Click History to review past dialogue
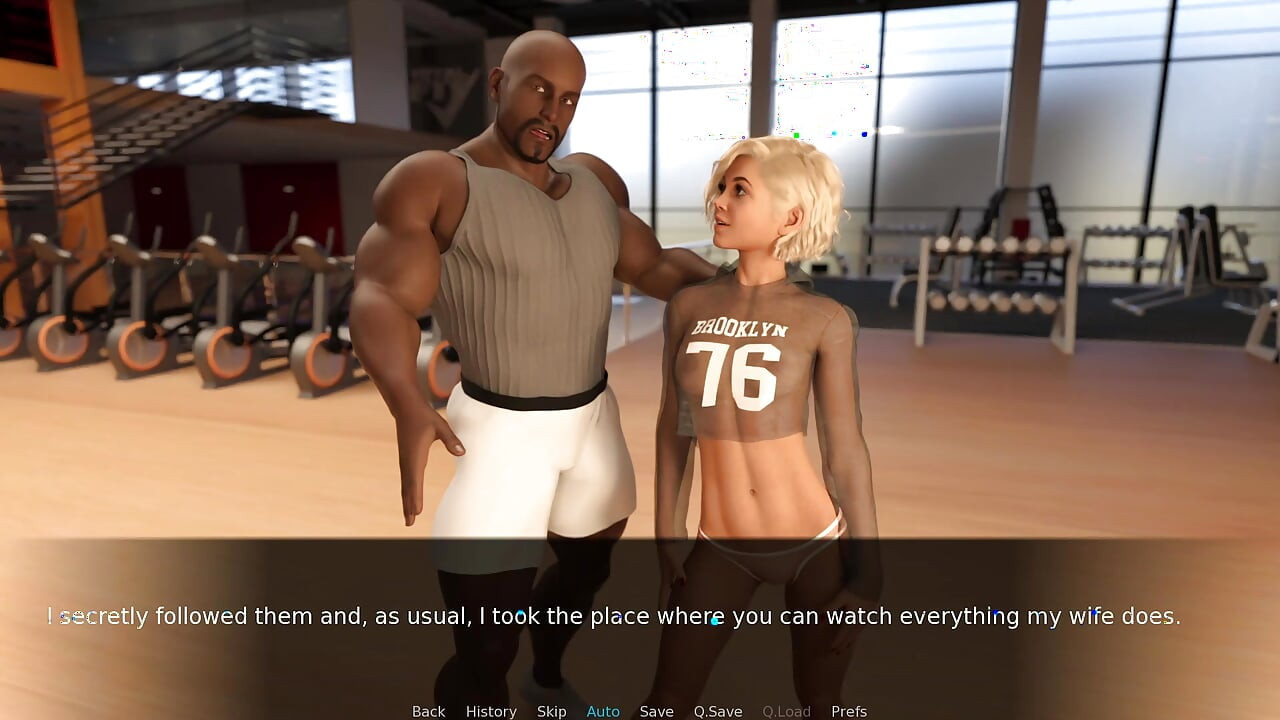1280x720 pixels. (x=491, y=711)
